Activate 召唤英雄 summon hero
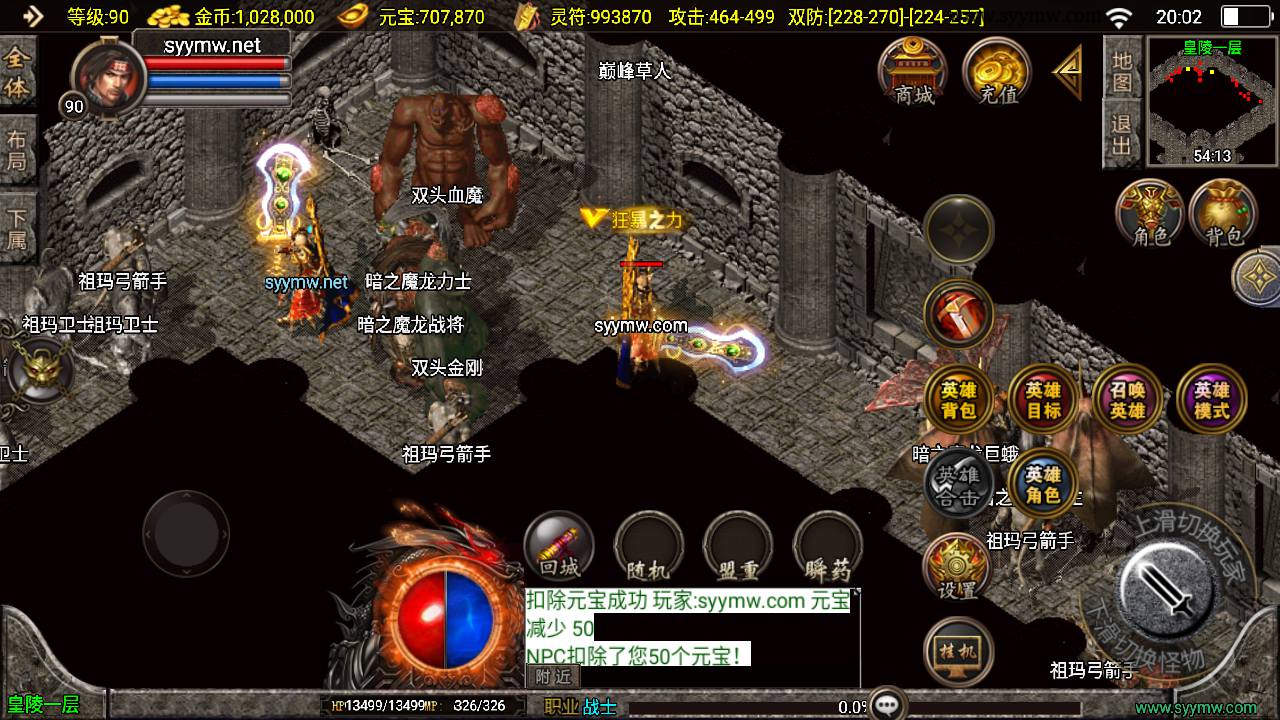The width and height of the screenshot is (1280, 720). coord(1127,400)
